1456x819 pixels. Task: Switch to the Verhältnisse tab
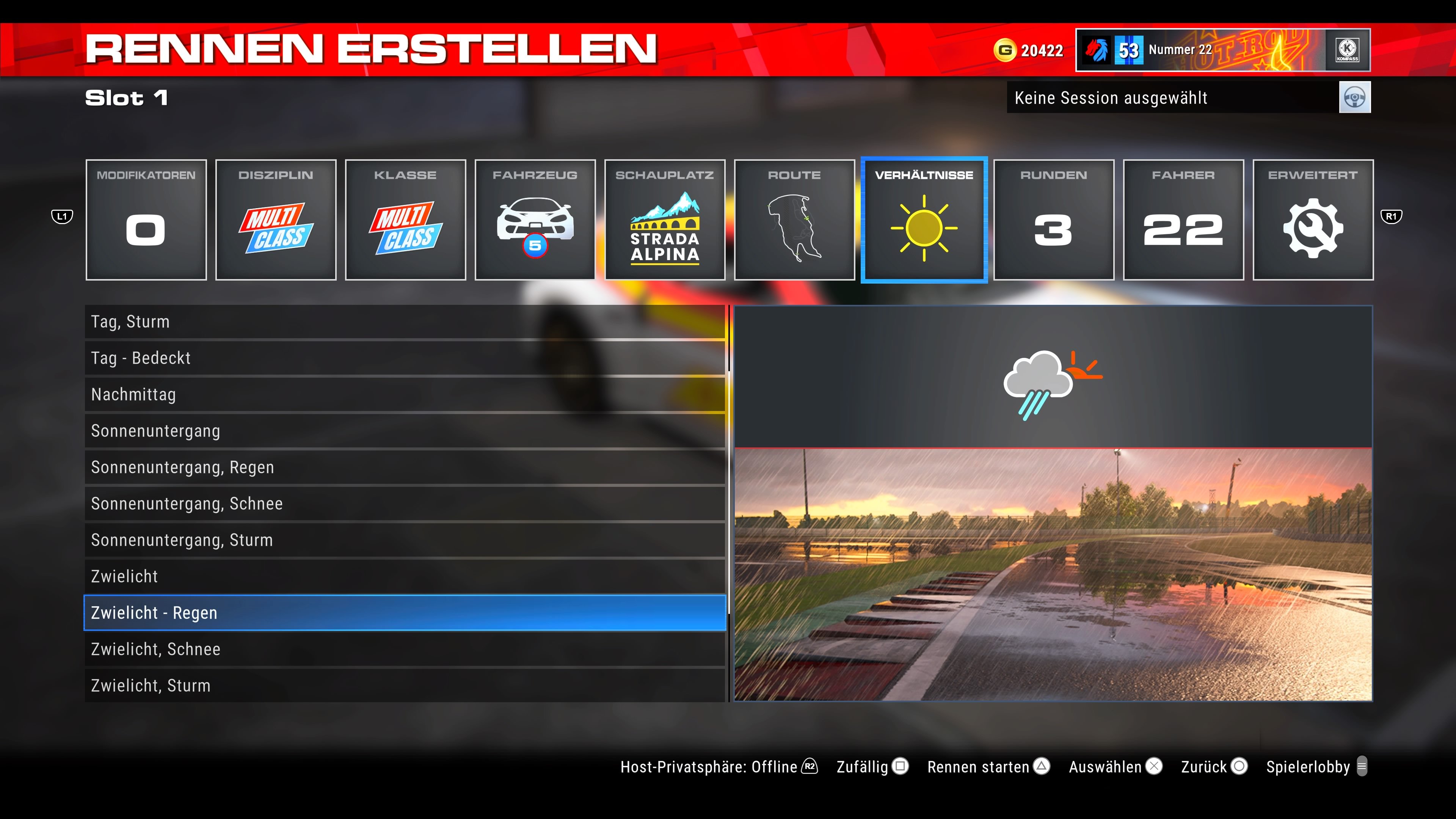tap(924, 220)
